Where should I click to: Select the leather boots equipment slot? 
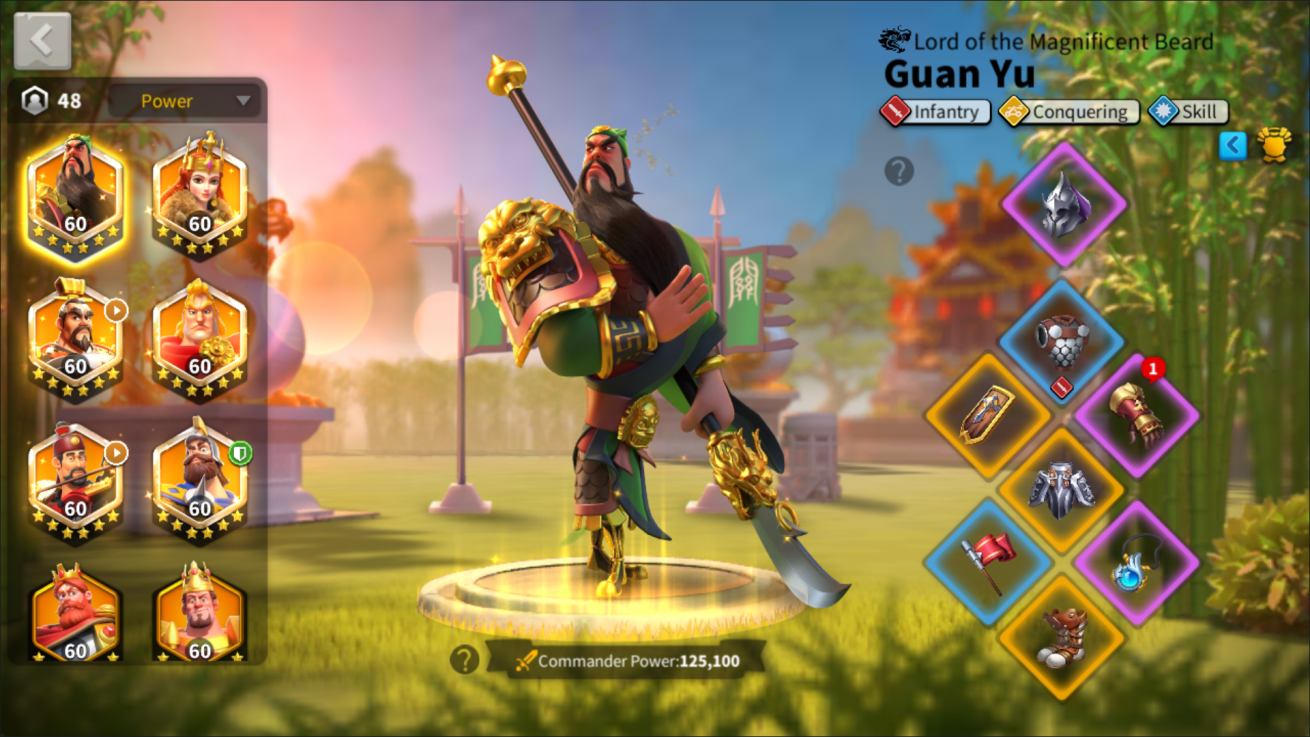pyautogui.click(x=1061, y=636)
